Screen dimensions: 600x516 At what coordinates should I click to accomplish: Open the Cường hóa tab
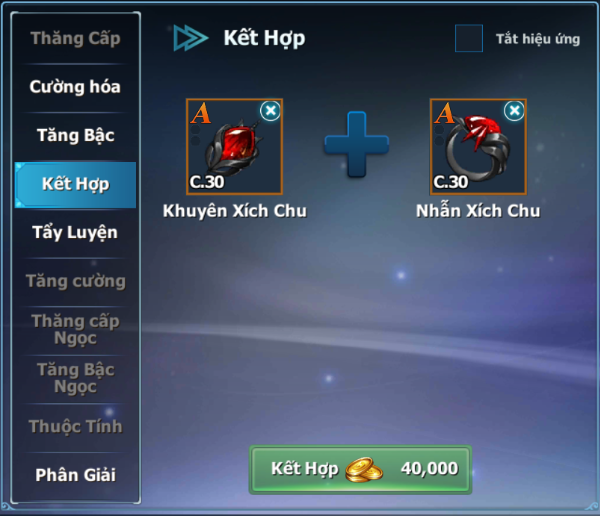click(x=75, y=87)
